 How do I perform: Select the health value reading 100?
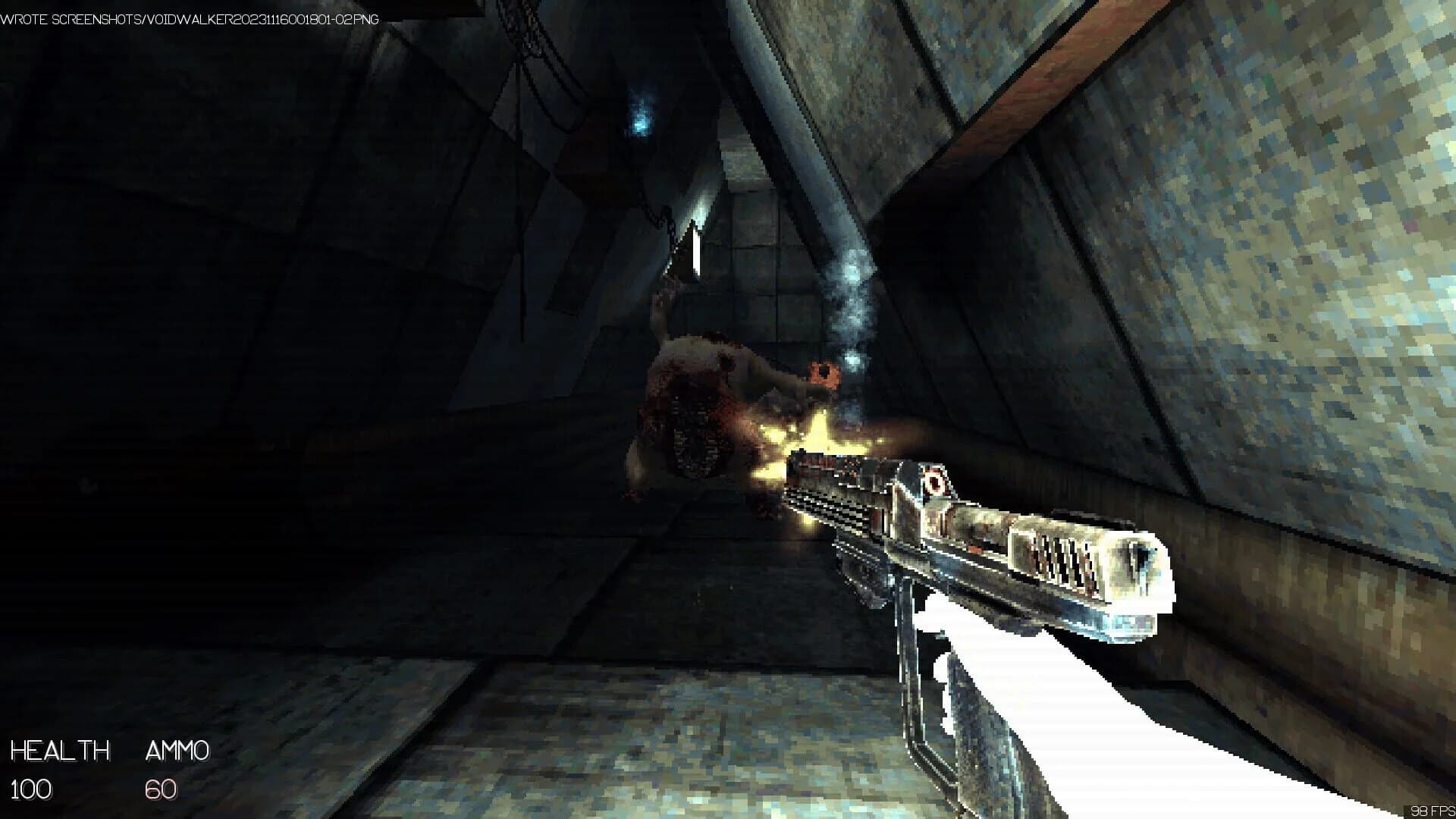[32, 792]
